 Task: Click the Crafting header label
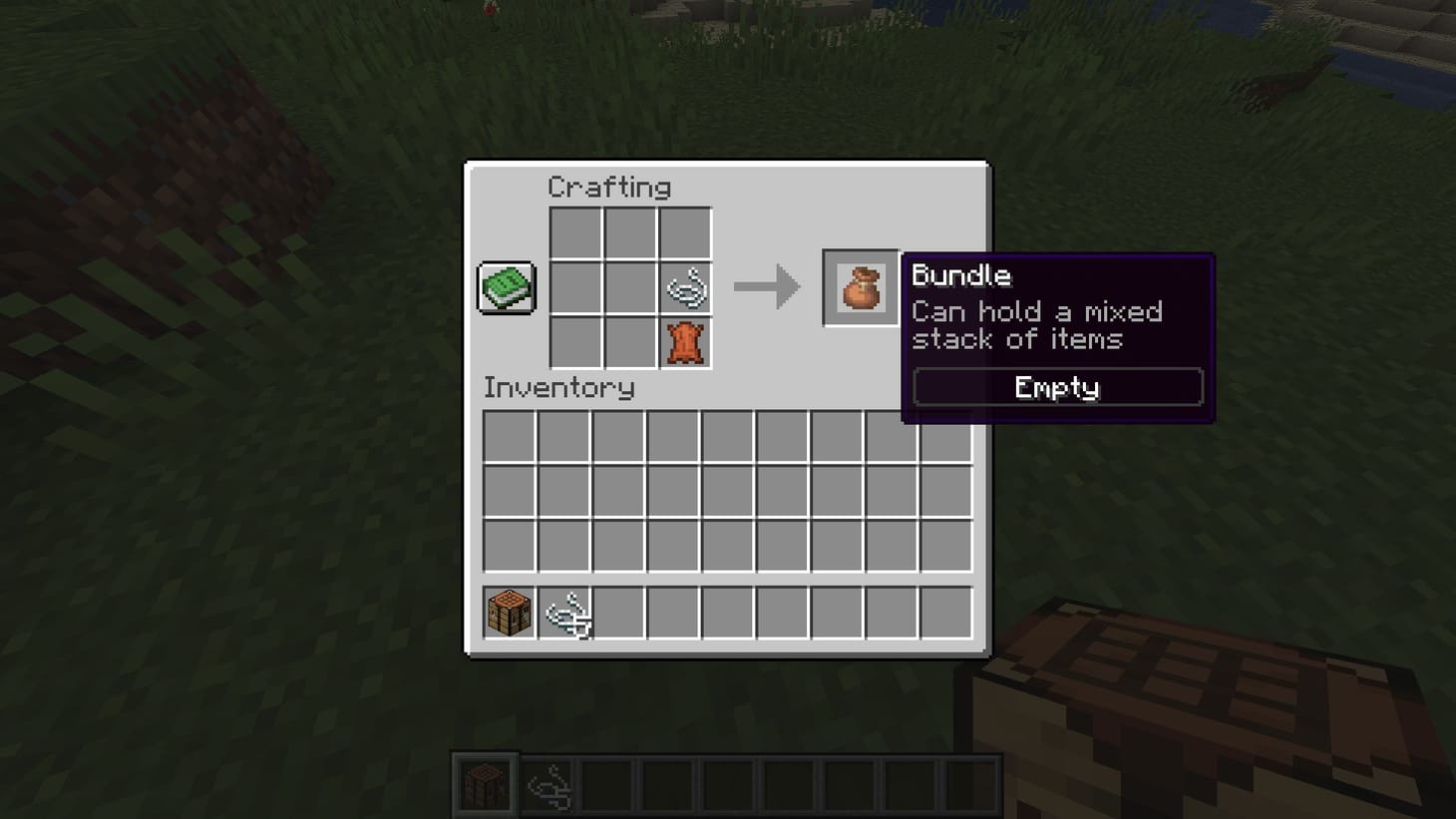(x=609, y=187)
